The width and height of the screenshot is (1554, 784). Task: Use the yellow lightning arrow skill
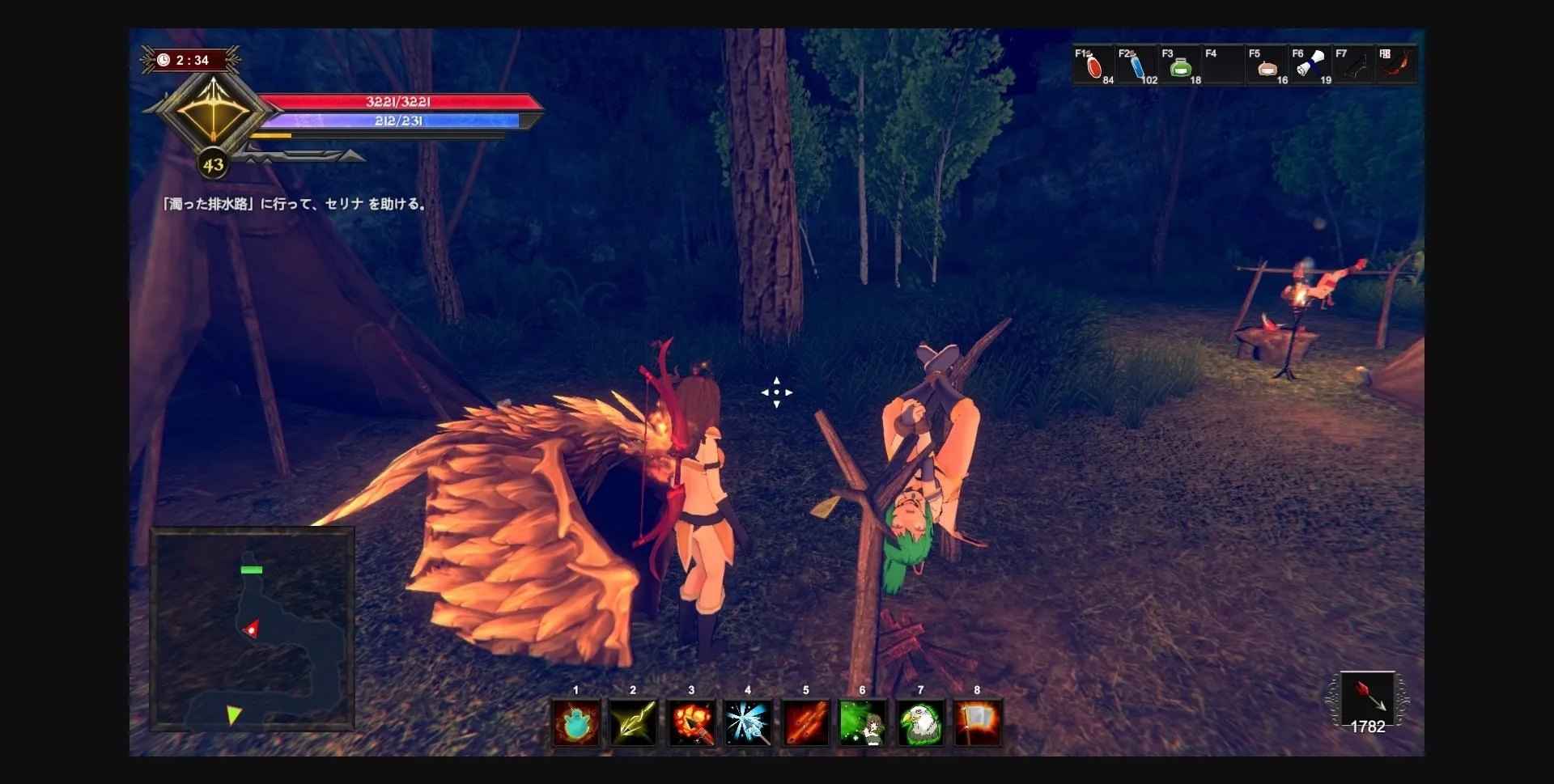(634, 723)
